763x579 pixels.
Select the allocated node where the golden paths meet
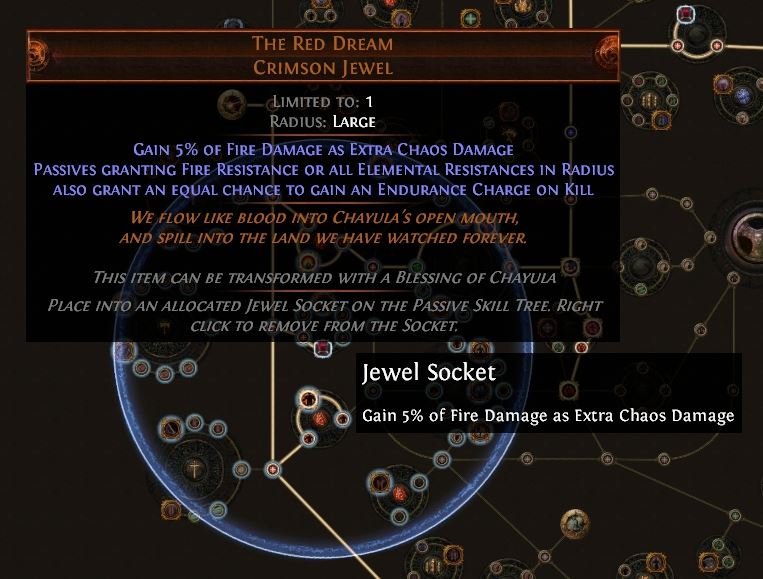273,468
